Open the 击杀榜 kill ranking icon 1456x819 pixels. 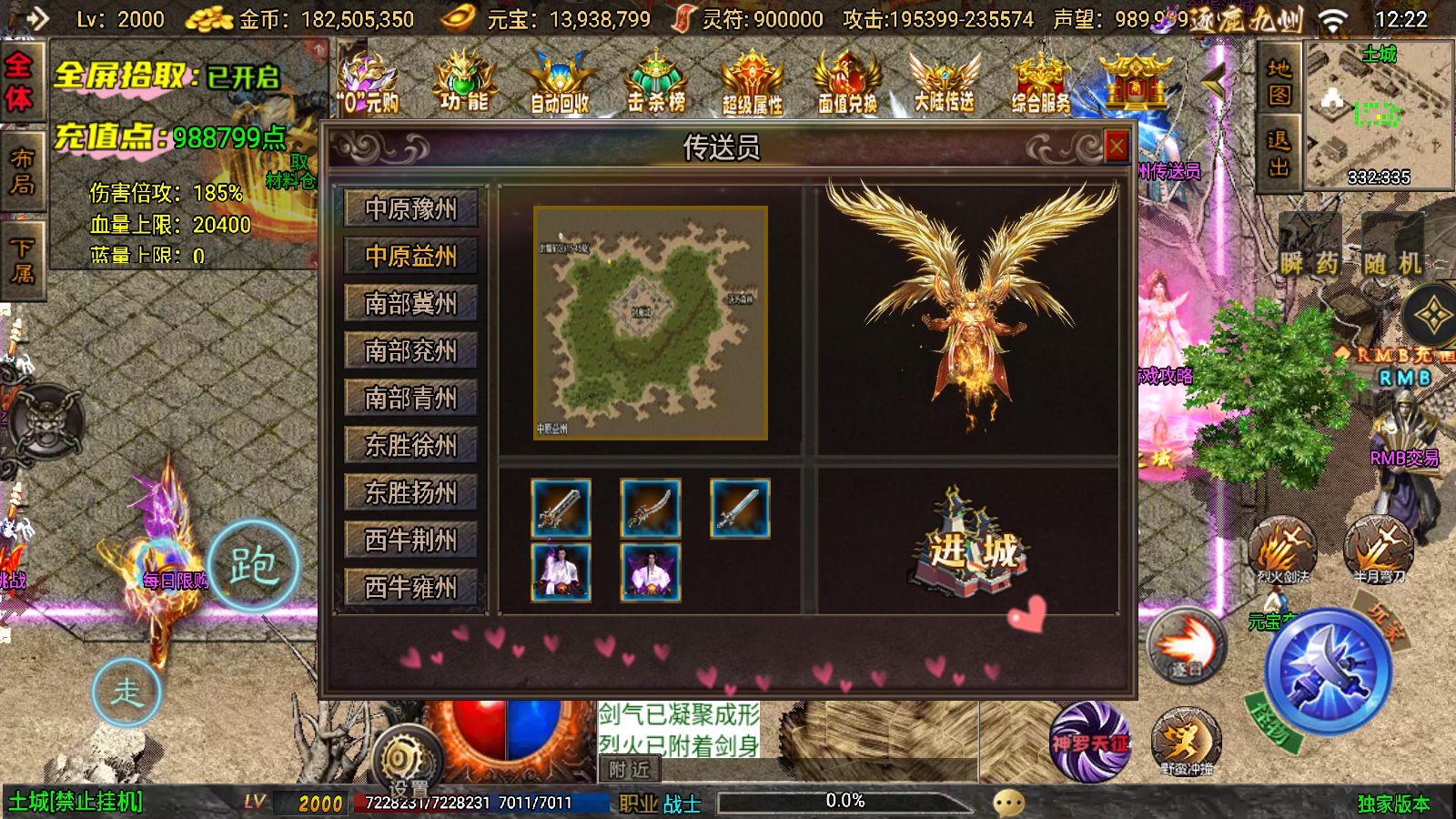[657, 82]
